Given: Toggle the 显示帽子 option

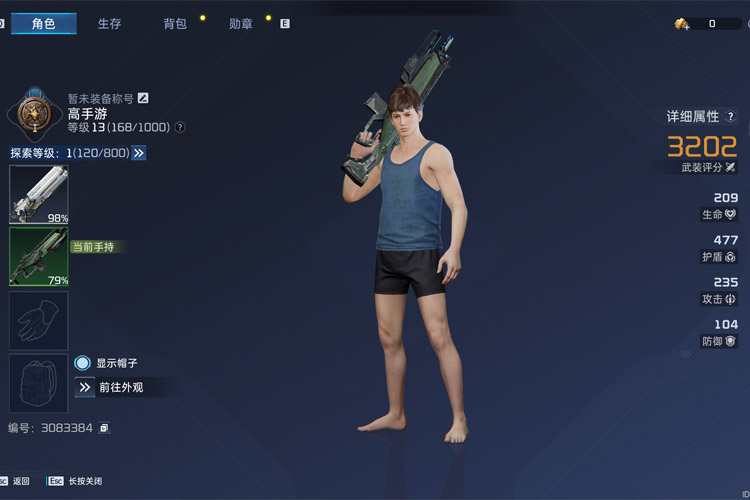Looking at the screenshot, I should point(83,363).
